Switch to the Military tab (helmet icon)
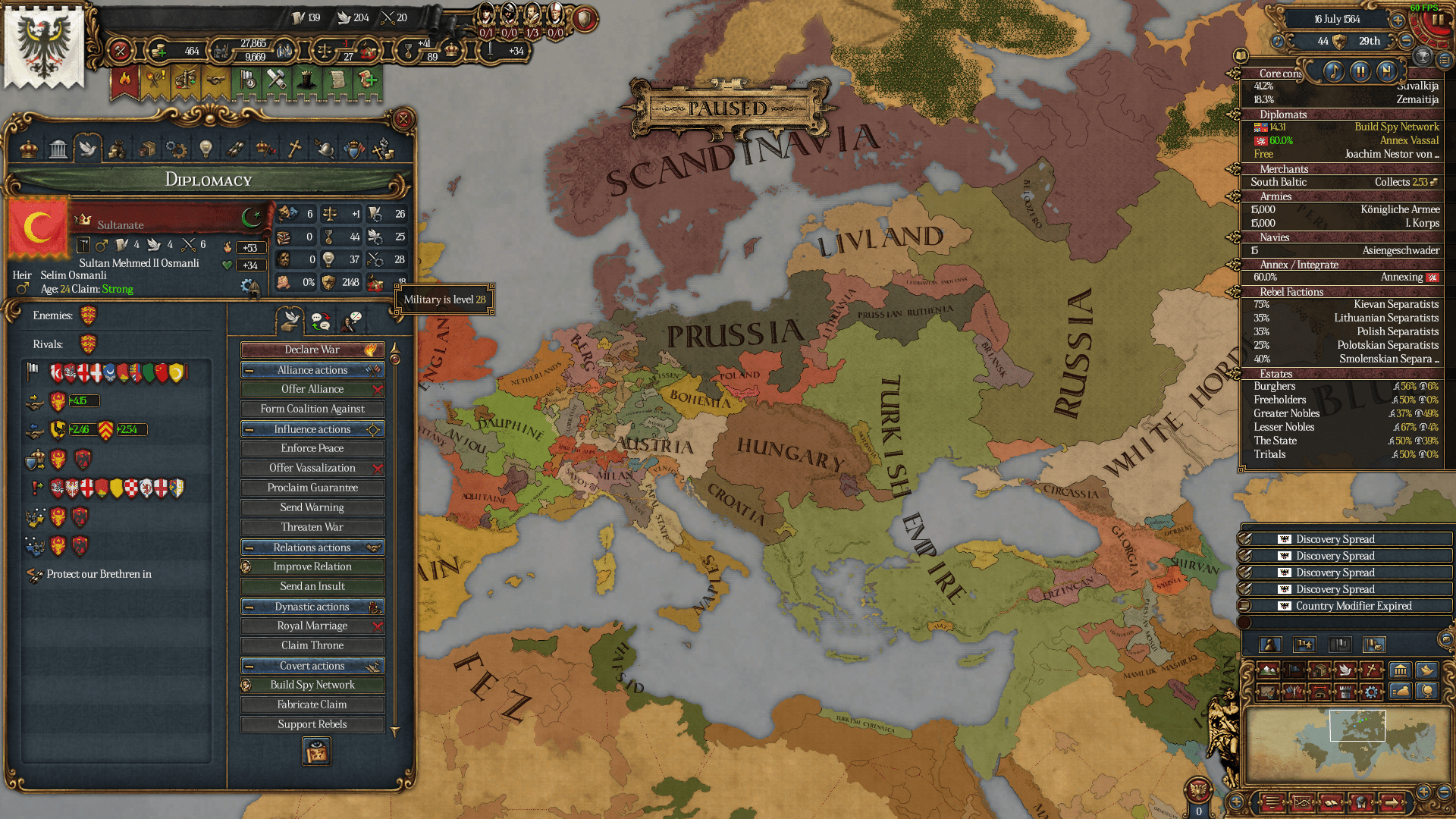The height and width of the screenshot is (819, 1456). point(323,149)
